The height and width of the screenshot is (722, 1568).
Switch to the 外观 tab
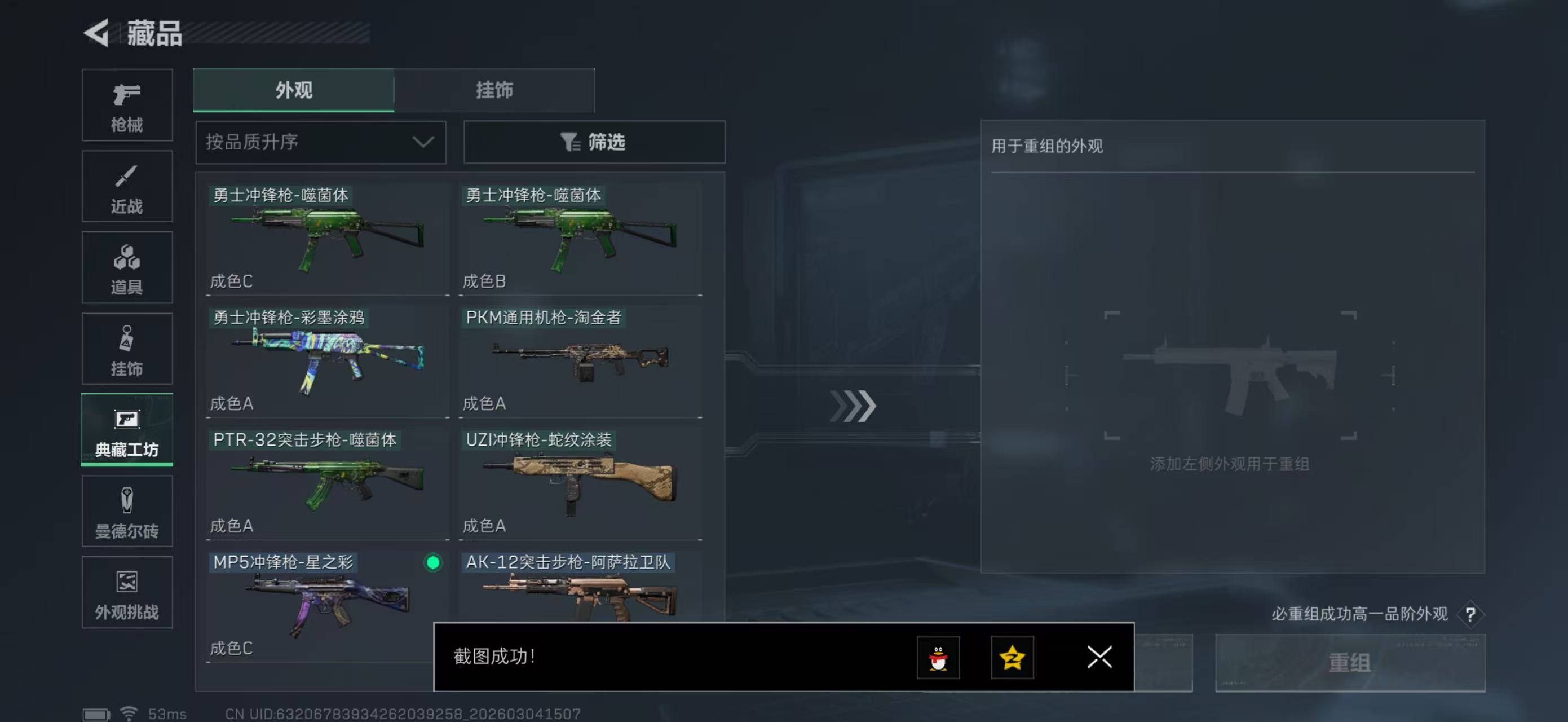[x=294, y=90]
